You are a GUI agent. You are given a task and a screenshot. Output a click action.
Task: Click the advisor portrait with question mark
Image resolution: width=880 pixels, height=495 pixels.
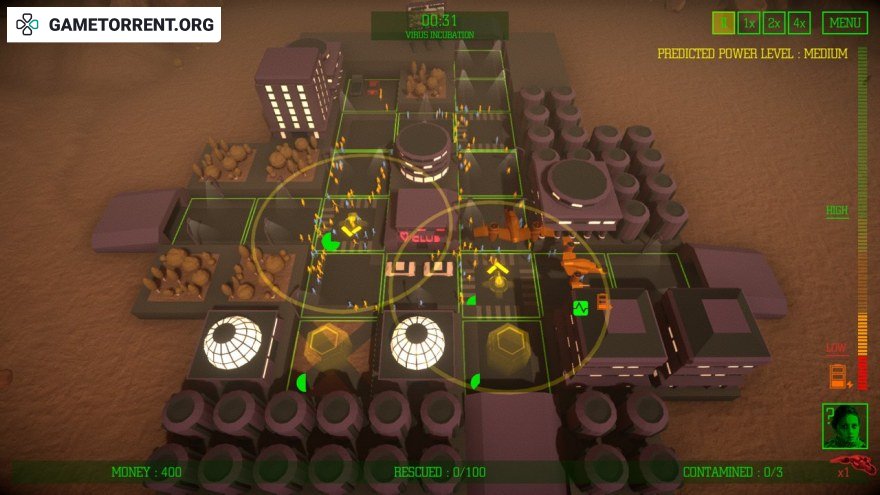844,426
